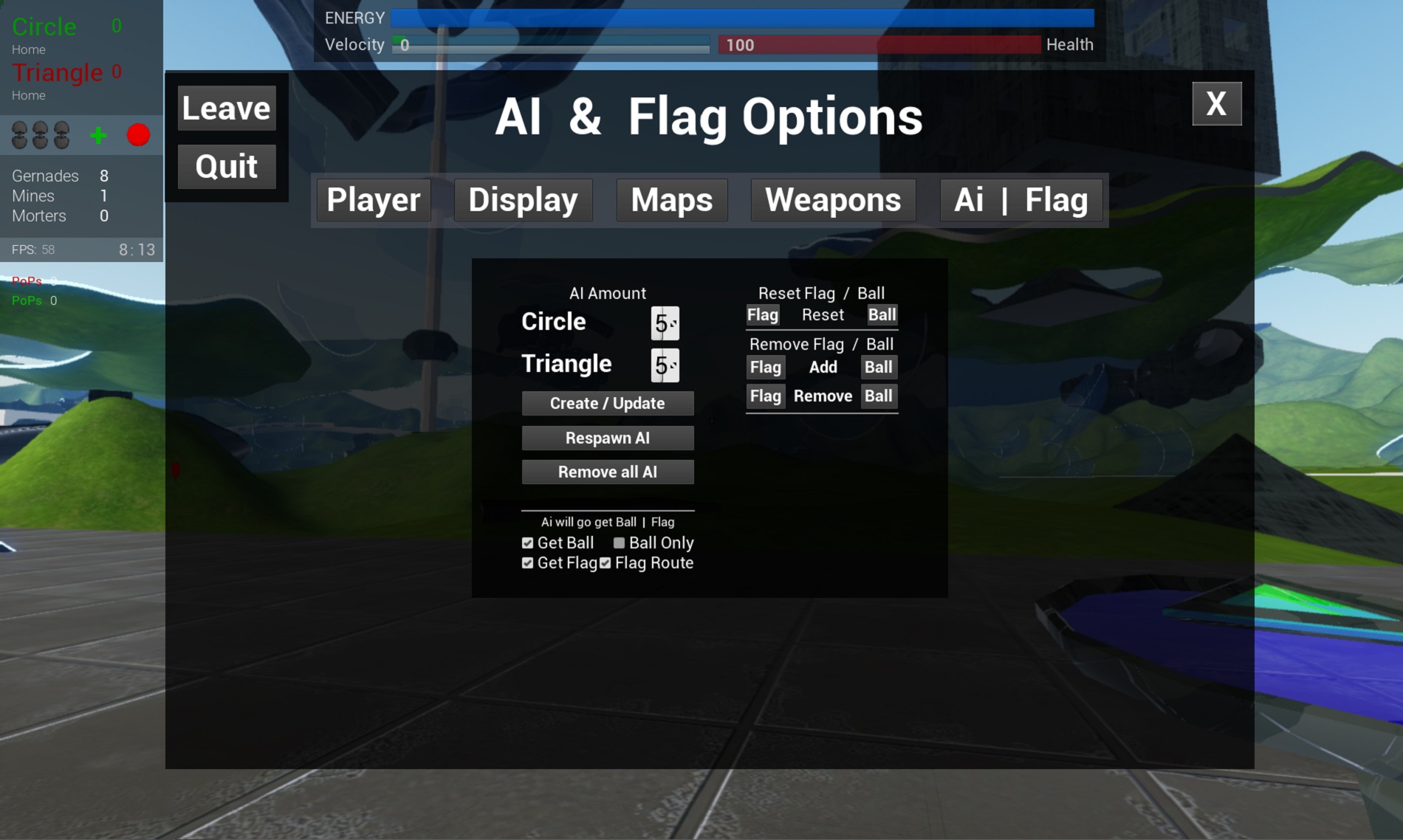Close the AI & Flag Options window
The height and width of the screenshot is (840, 1403).
pyautogui.click(x=1216, y=104)
